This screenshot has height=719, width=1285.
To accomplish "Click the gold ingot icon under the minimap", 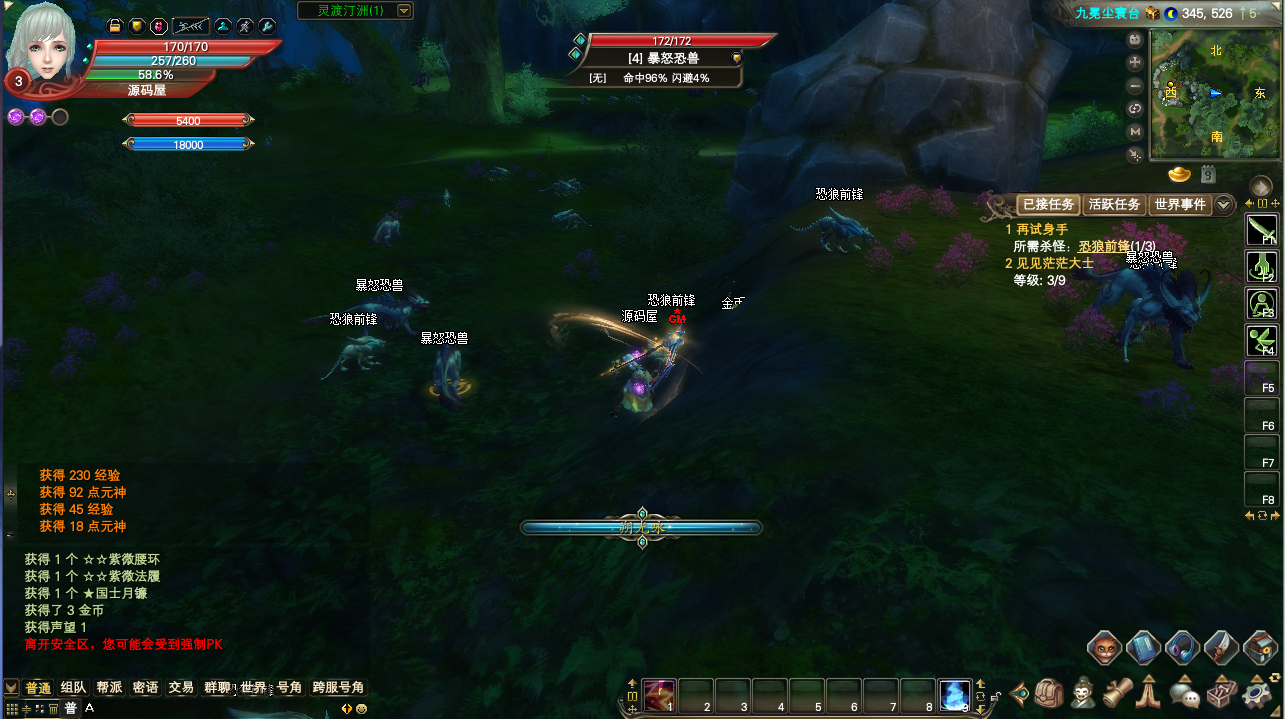I will pyautogui.click(x=1180, y=175).
